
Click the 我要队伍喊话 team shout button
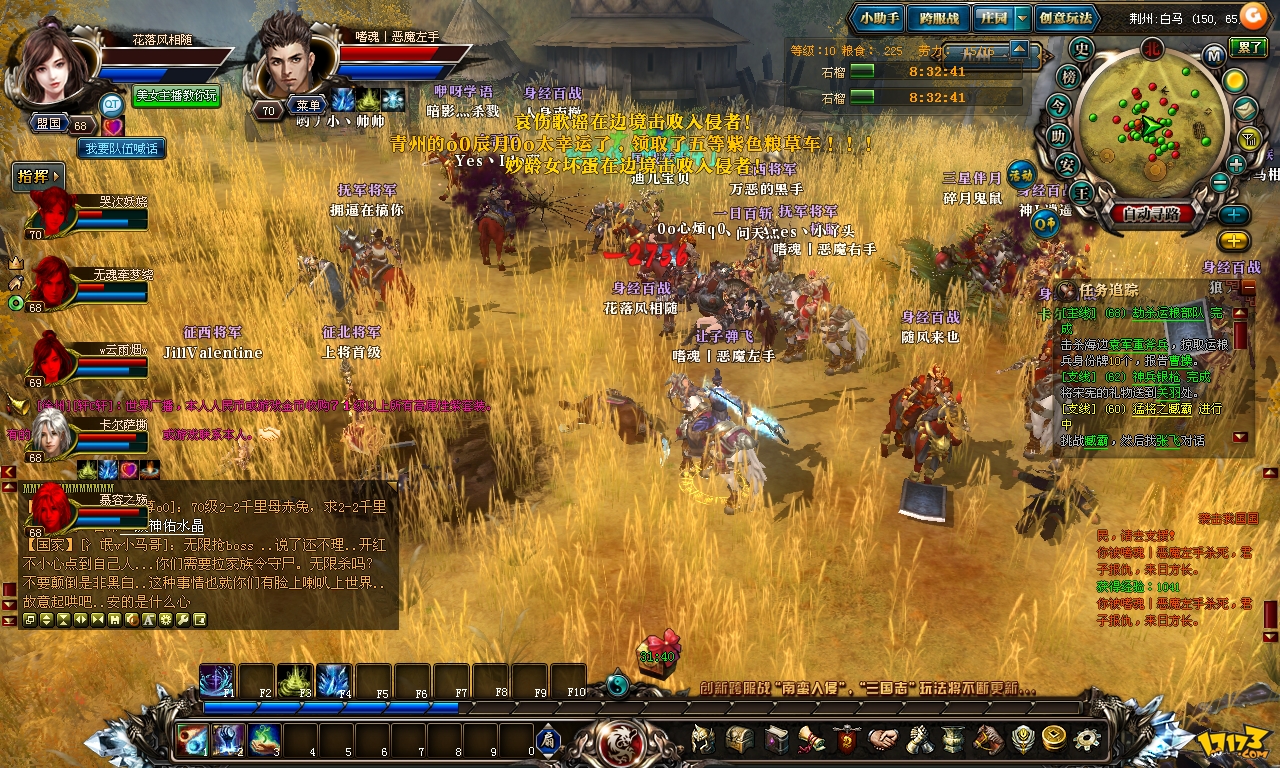122,148
